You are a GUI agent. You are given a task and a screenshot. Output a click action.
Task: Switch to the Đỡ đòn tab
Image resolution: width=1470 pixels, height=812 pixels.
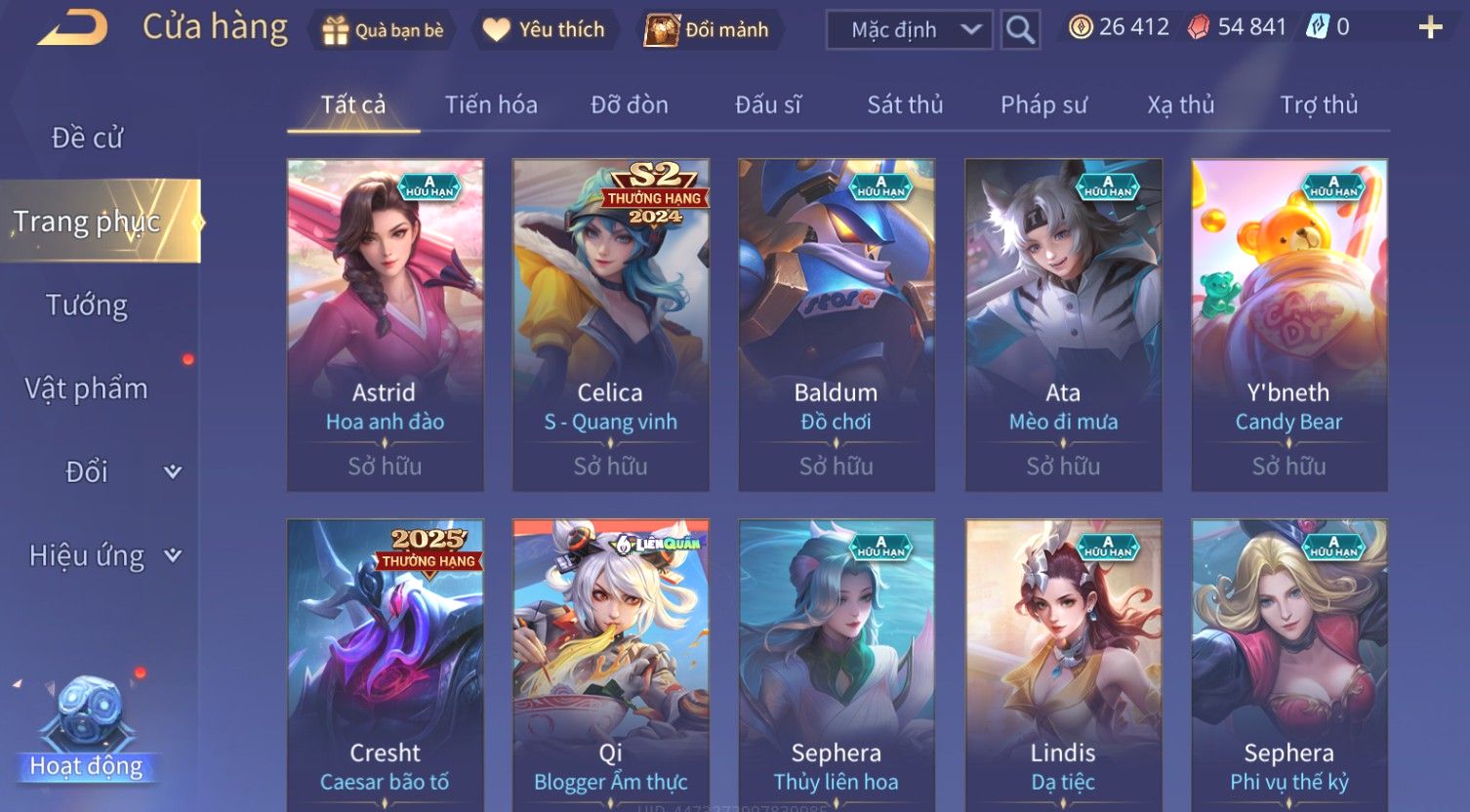pyautogui.click(x=630, y=104)
